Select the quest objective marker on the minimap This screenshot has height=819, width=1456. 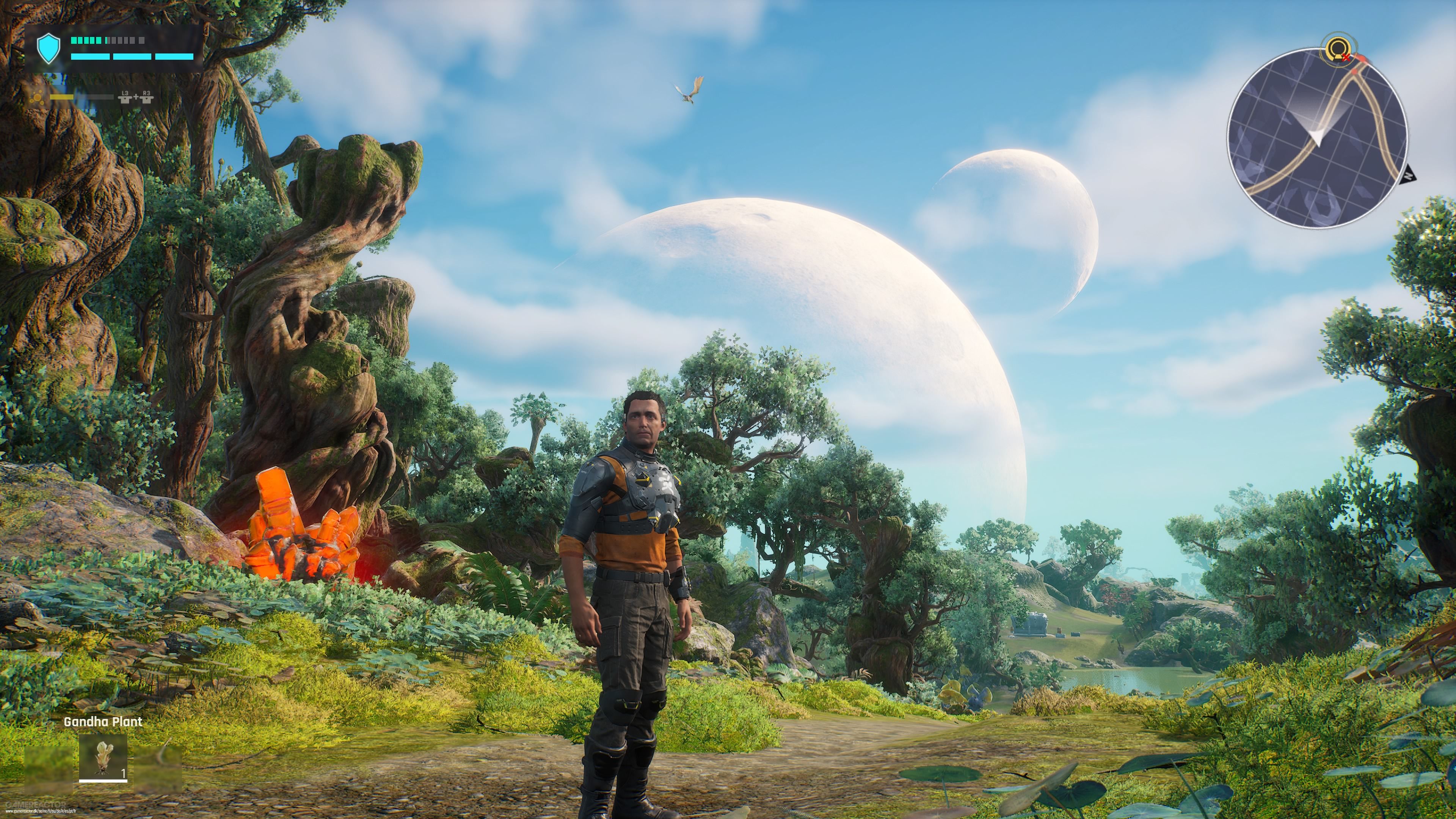coord(1338,49)
